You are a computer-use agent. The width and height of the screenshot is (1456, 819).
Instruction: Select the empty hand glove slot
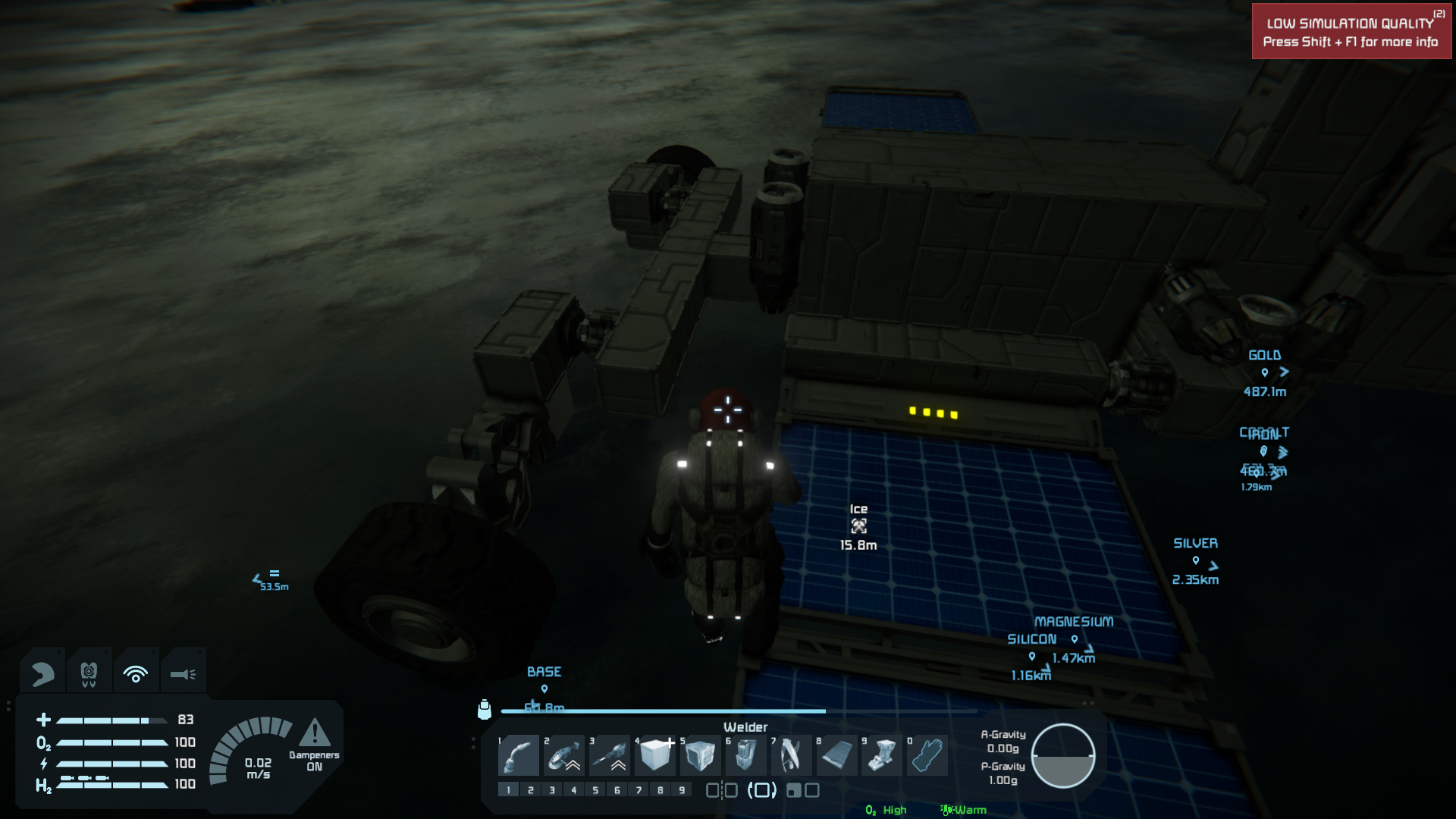[927, 755]
